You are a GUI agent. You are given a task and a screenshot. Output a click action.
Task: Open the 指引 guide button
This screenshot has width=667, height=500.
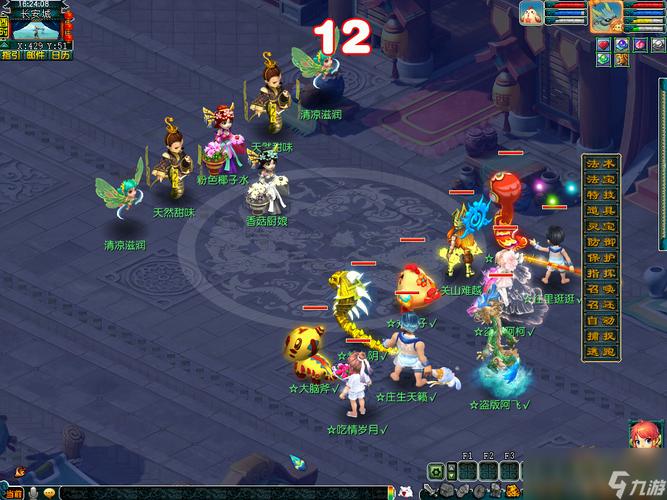pos(10,55)
